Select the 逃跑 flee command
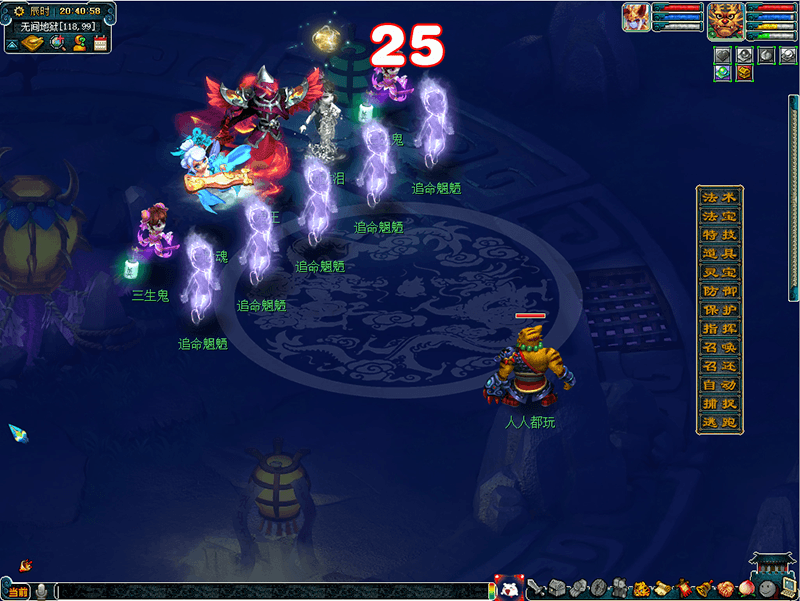The width and height of the screenshot is (800, 601). (719, 423)
